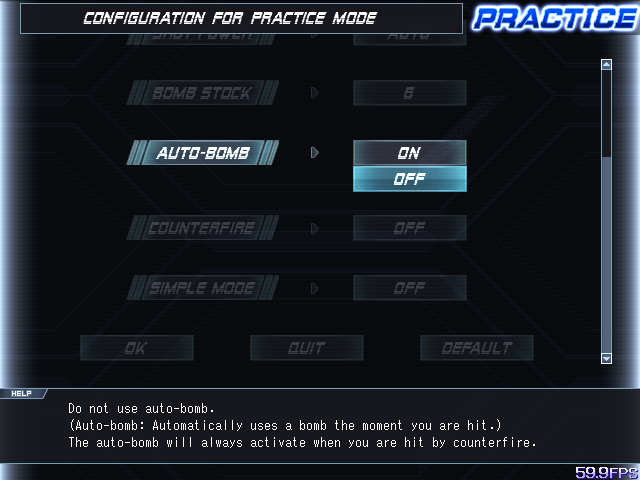Select the OFF option for auto-bomb
This screenshot has height=480, width=640.
point(409,179)
